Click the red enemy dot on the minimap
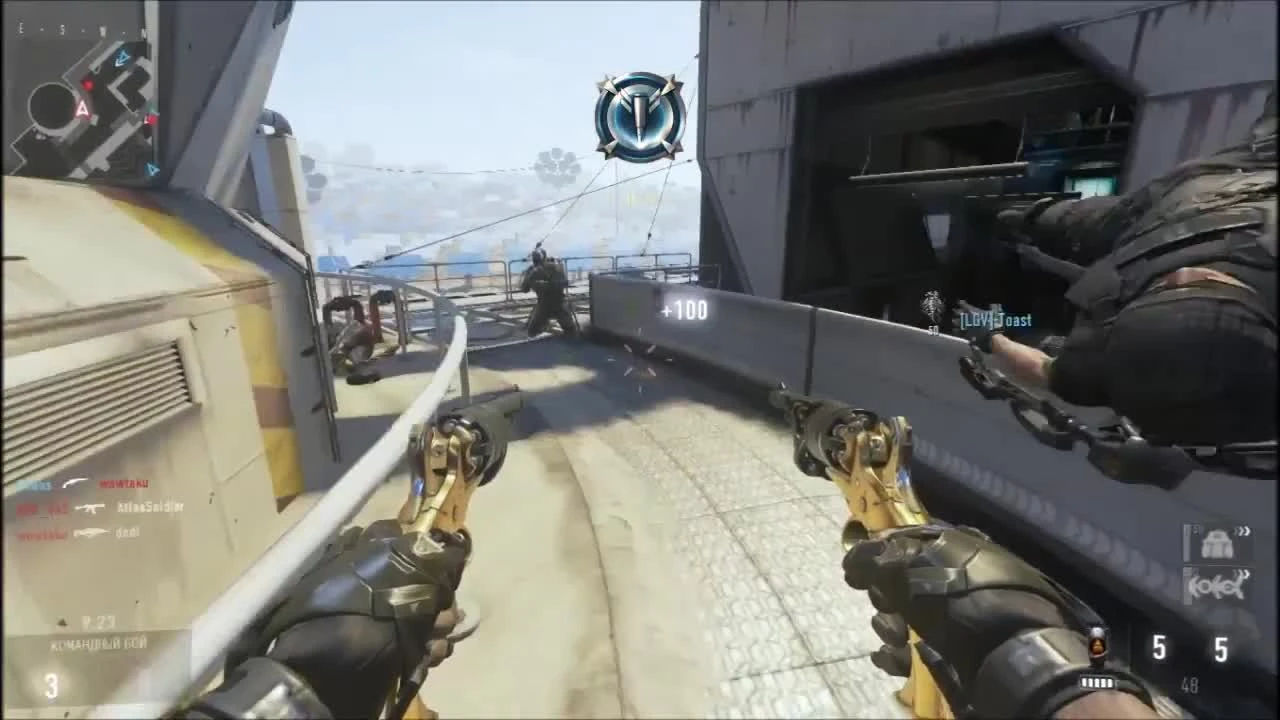This screenshot has width=1280, height=720. [88, 83]
